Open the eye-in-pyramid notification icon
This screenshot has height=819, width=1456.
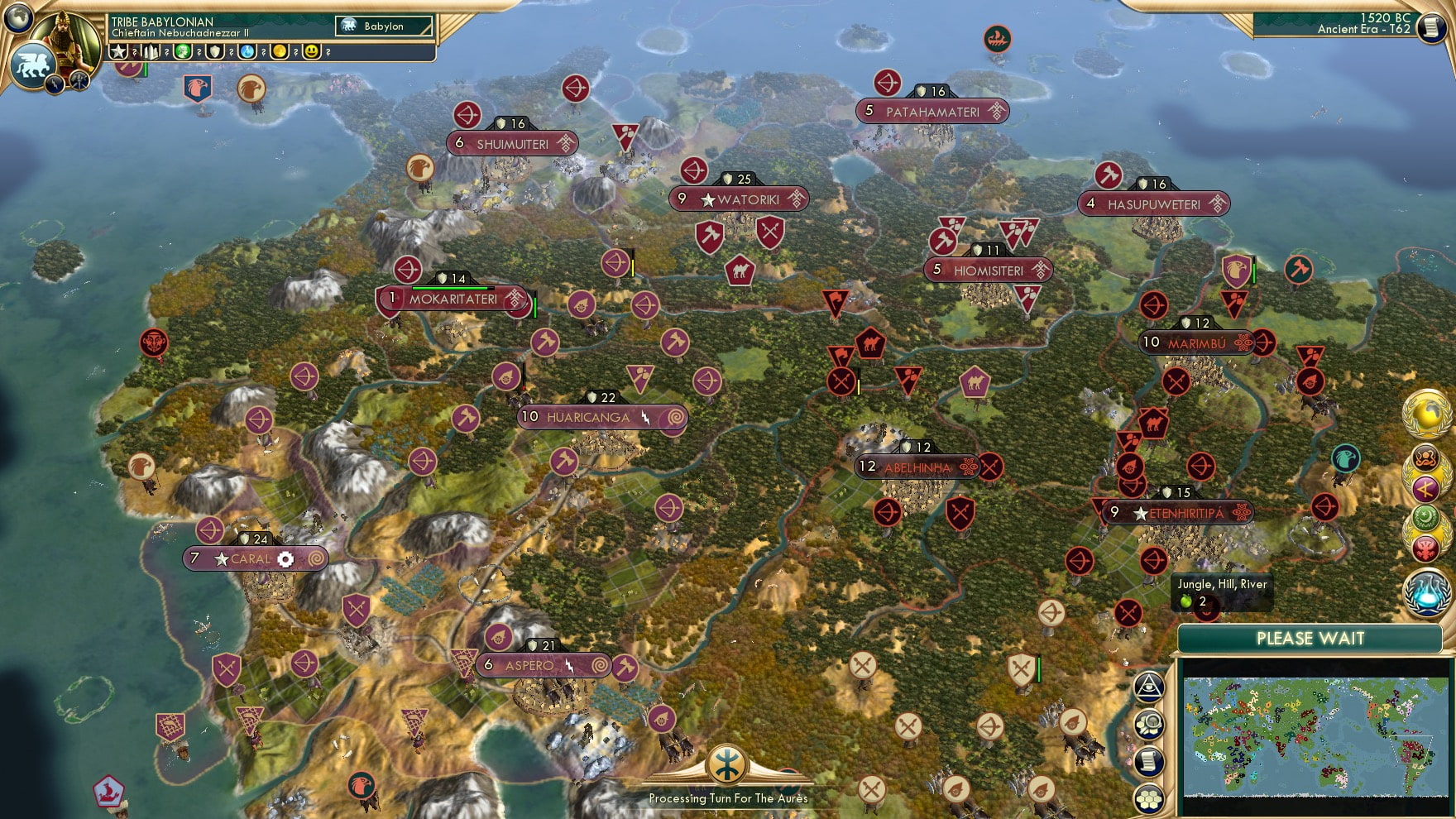[x=1147, y=687]
